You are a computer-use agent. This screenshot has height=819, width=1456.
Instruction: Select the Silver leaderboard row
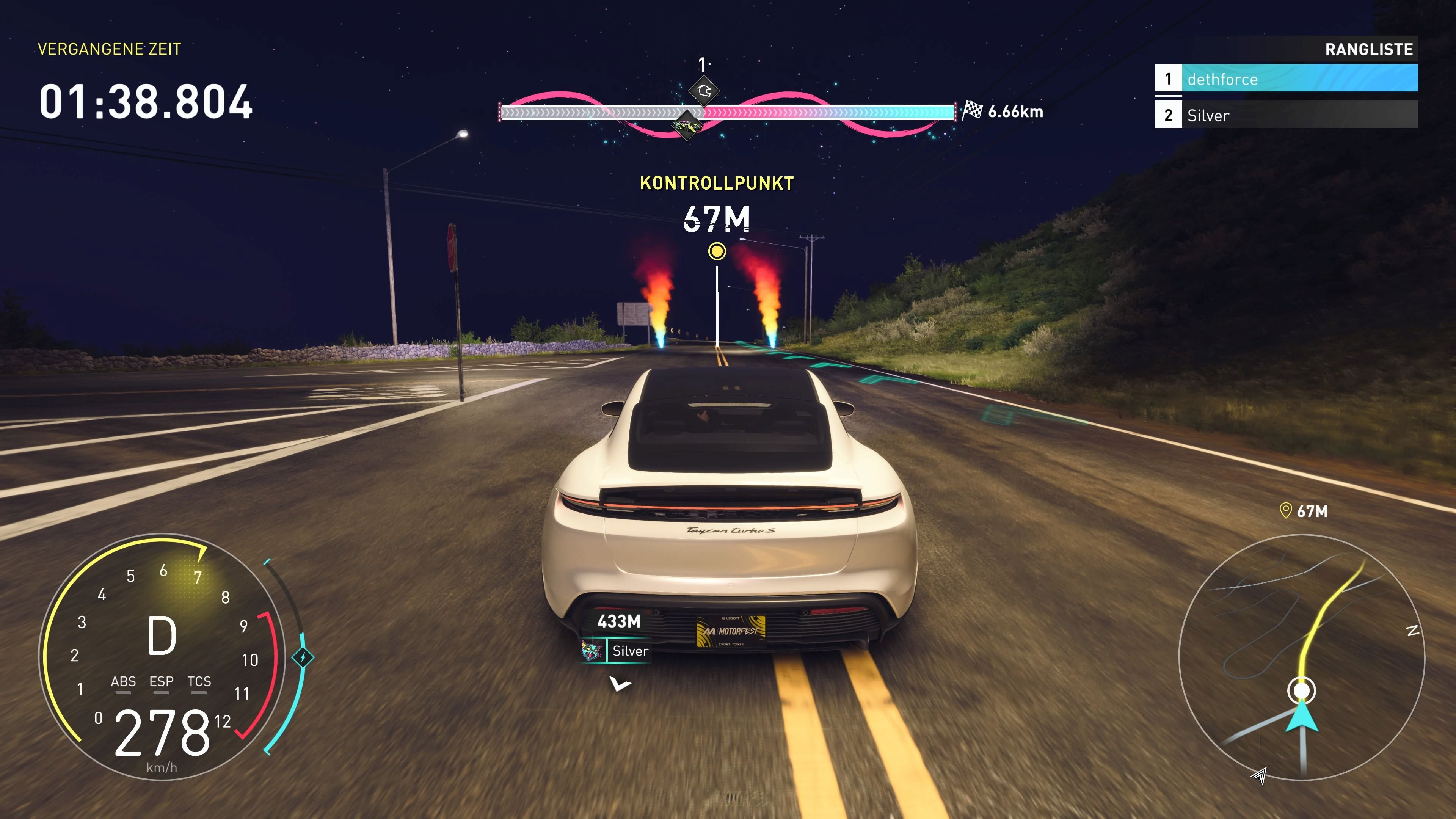pyautogui.click(x=1285, y=115)
